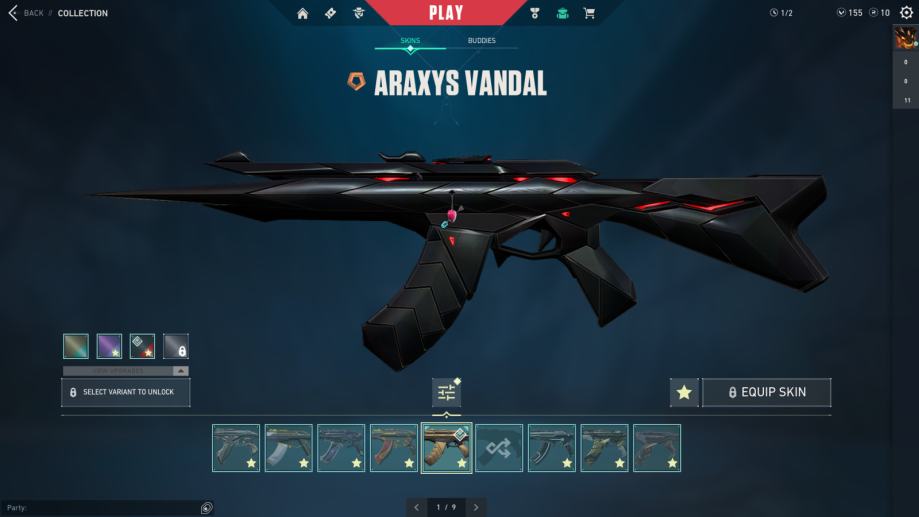919x517 pixels.
Task: Click Select Variant to Unlock button
Action: pyautogui.click(x=126, y=392)
